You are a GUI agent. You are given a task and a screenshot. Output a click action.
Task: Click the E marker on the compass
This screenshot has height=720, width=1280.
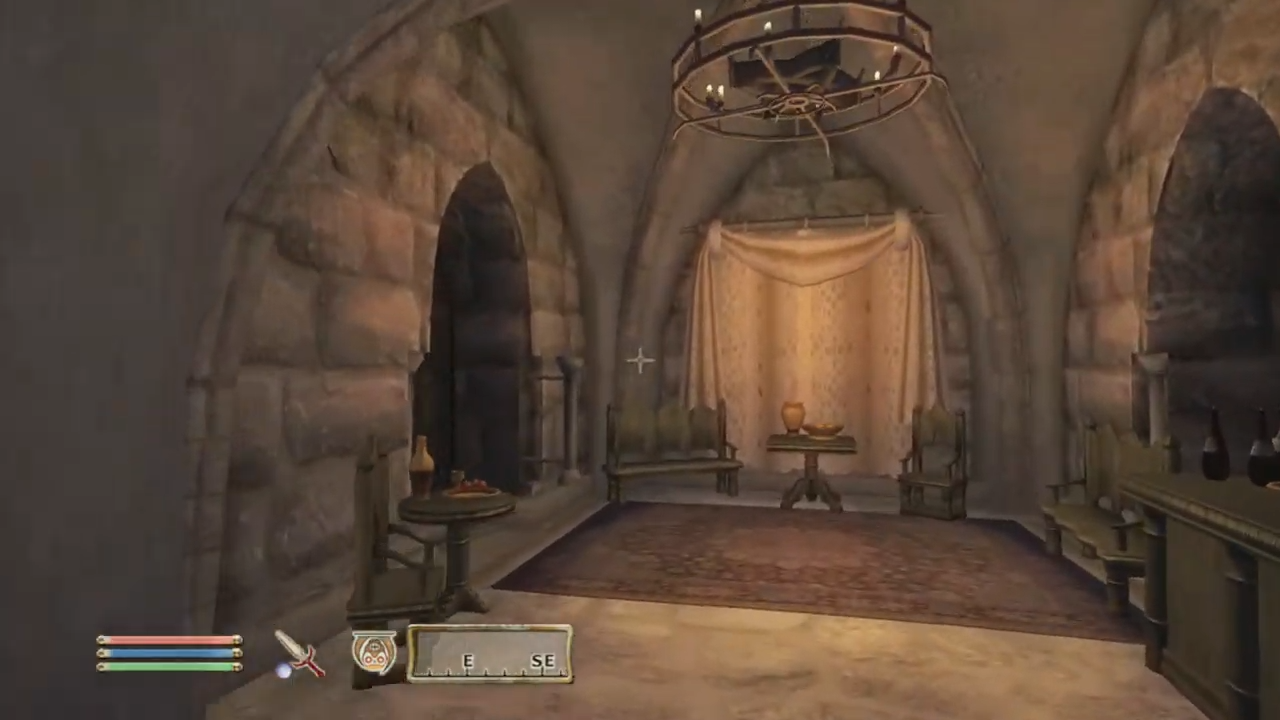468,661
